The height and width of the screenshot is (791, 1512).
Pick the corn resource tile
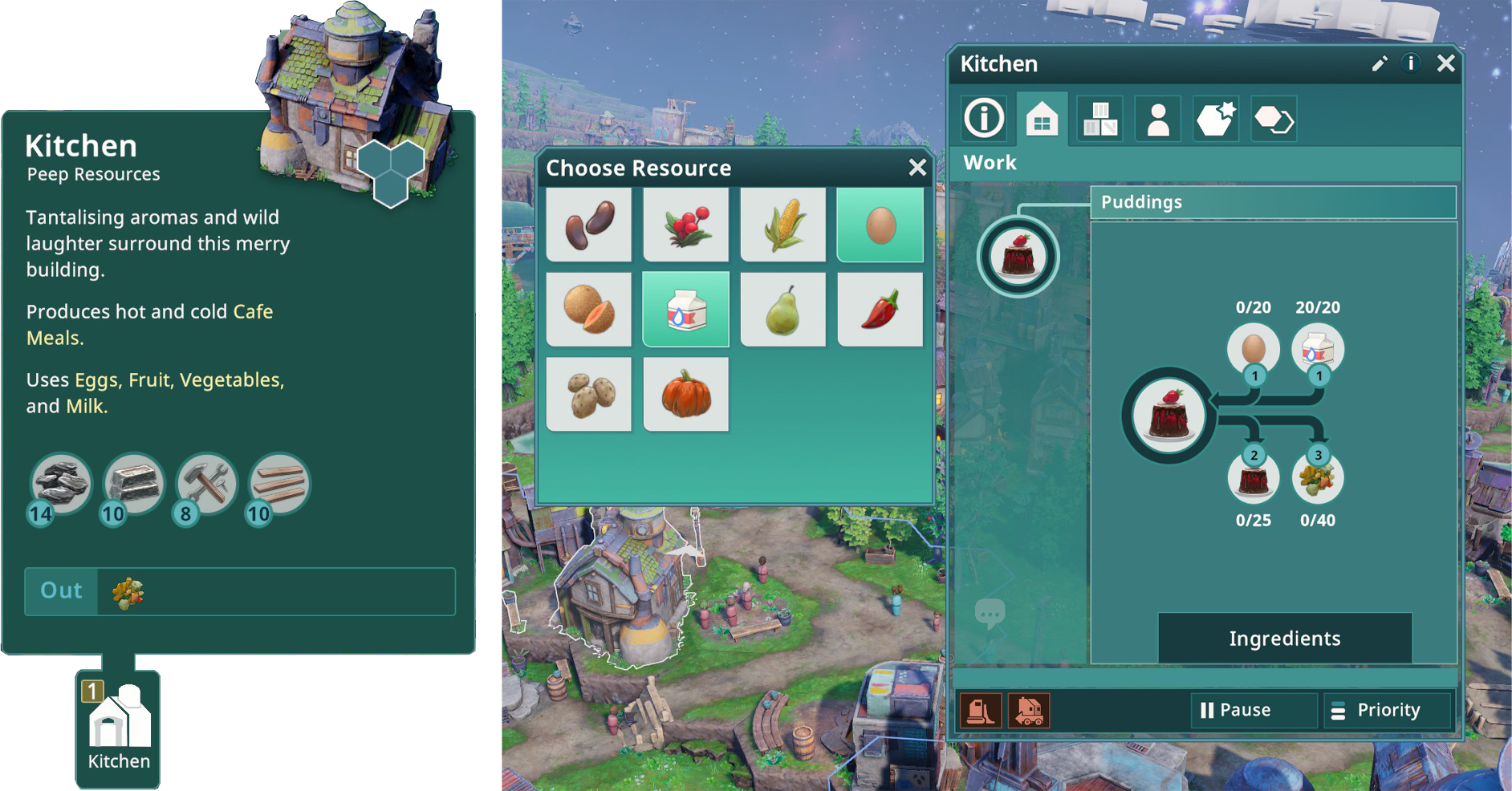pos(783,225)
